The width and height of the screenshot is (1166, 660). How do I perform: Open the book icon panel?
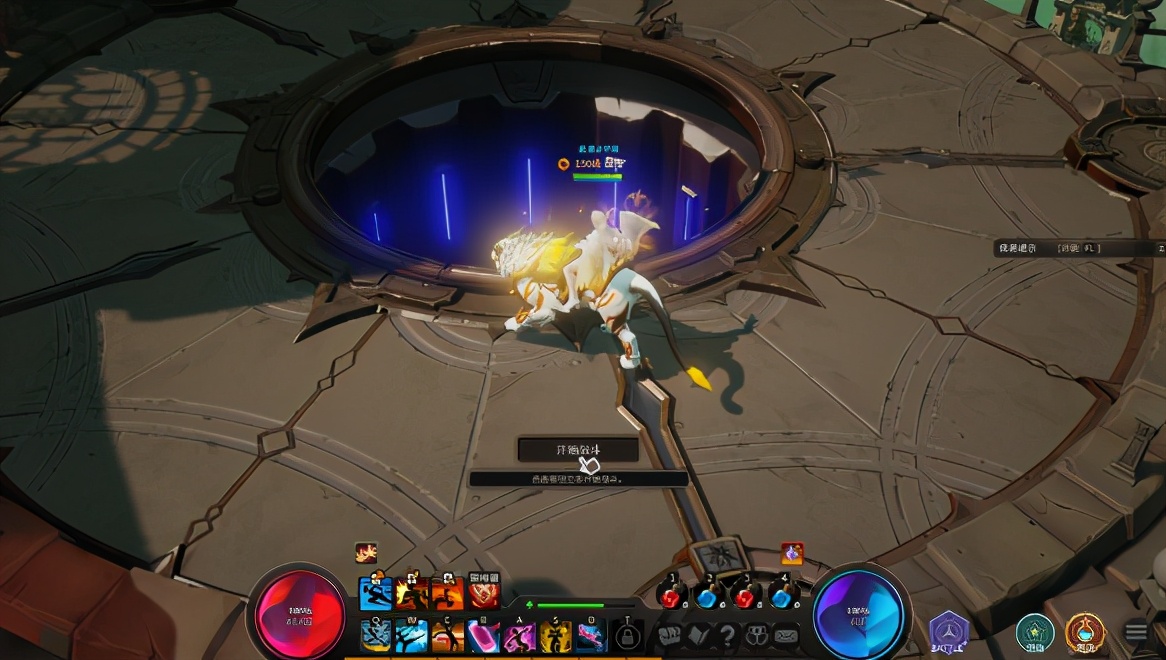pyautogui.click(x=698, y=635)
